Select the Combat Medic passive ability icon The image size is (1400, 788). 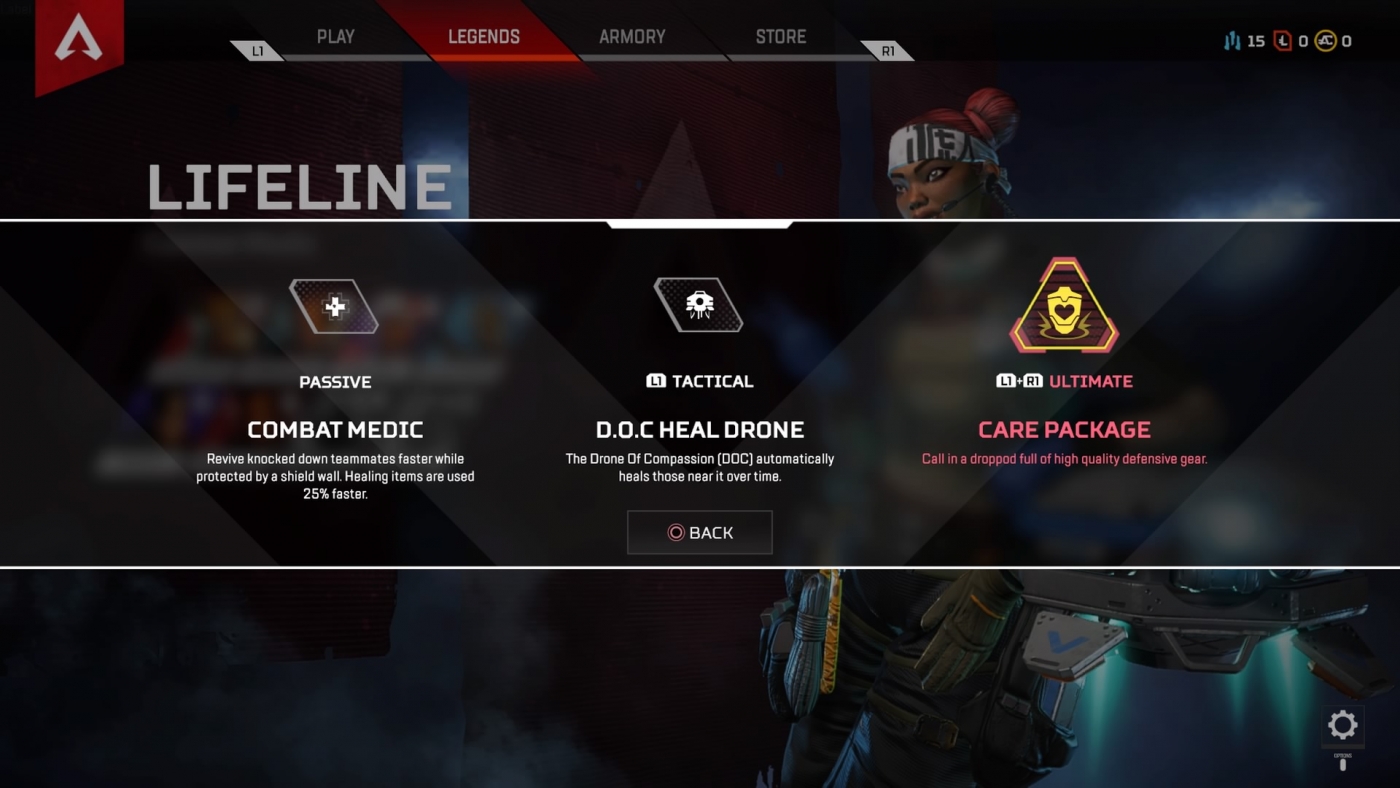coord(335,306)
